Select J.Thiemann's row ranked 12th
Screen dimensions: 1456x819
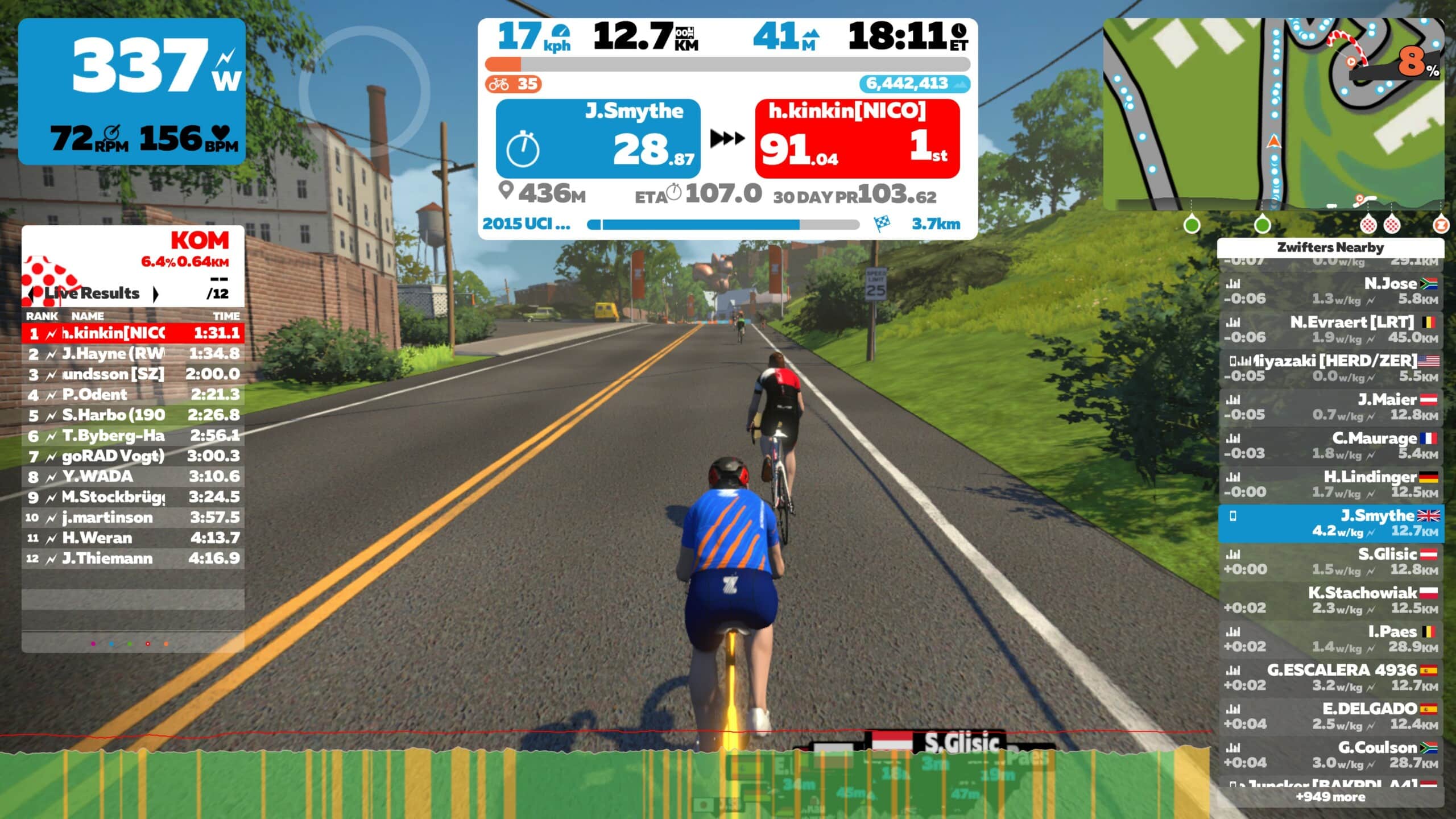click(x=133, y=559)
